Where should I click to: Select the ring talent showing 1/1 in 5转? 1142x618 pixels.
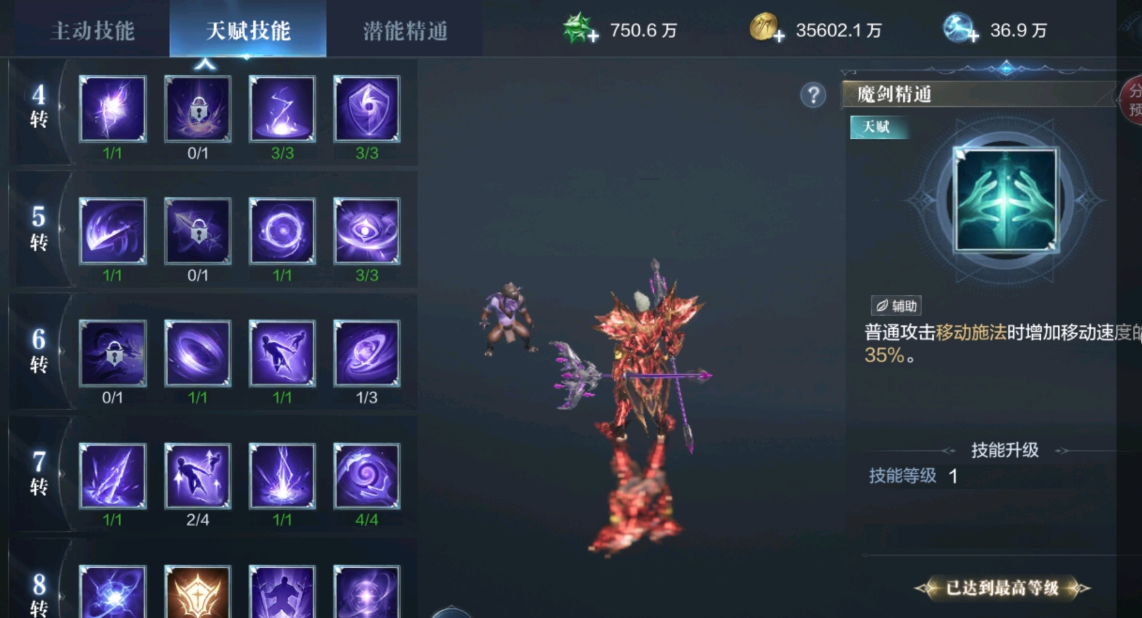(x=282, y=231)
